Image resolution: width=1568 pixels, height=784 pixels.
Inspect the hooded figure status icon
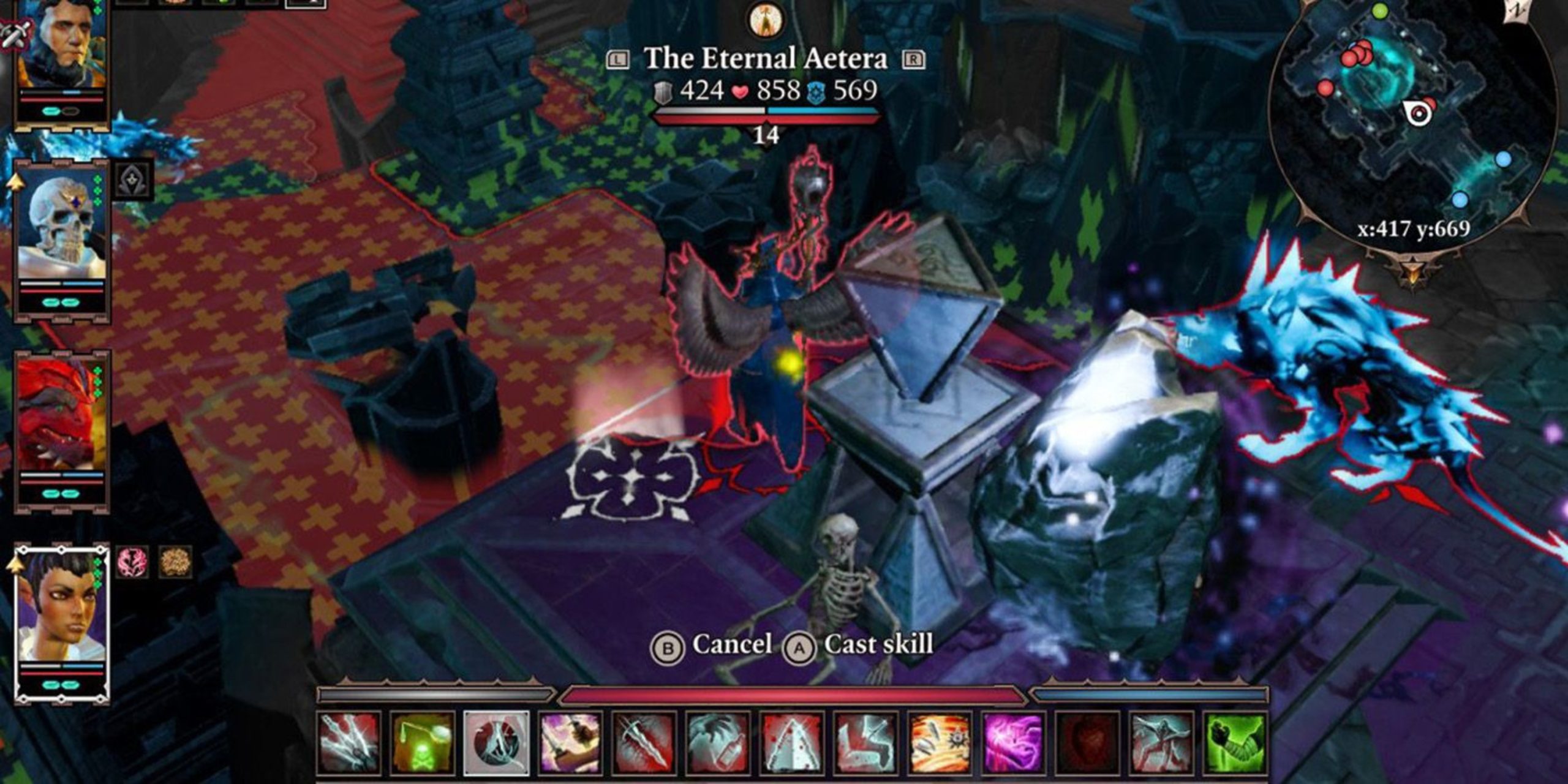(x=132, y=181)
